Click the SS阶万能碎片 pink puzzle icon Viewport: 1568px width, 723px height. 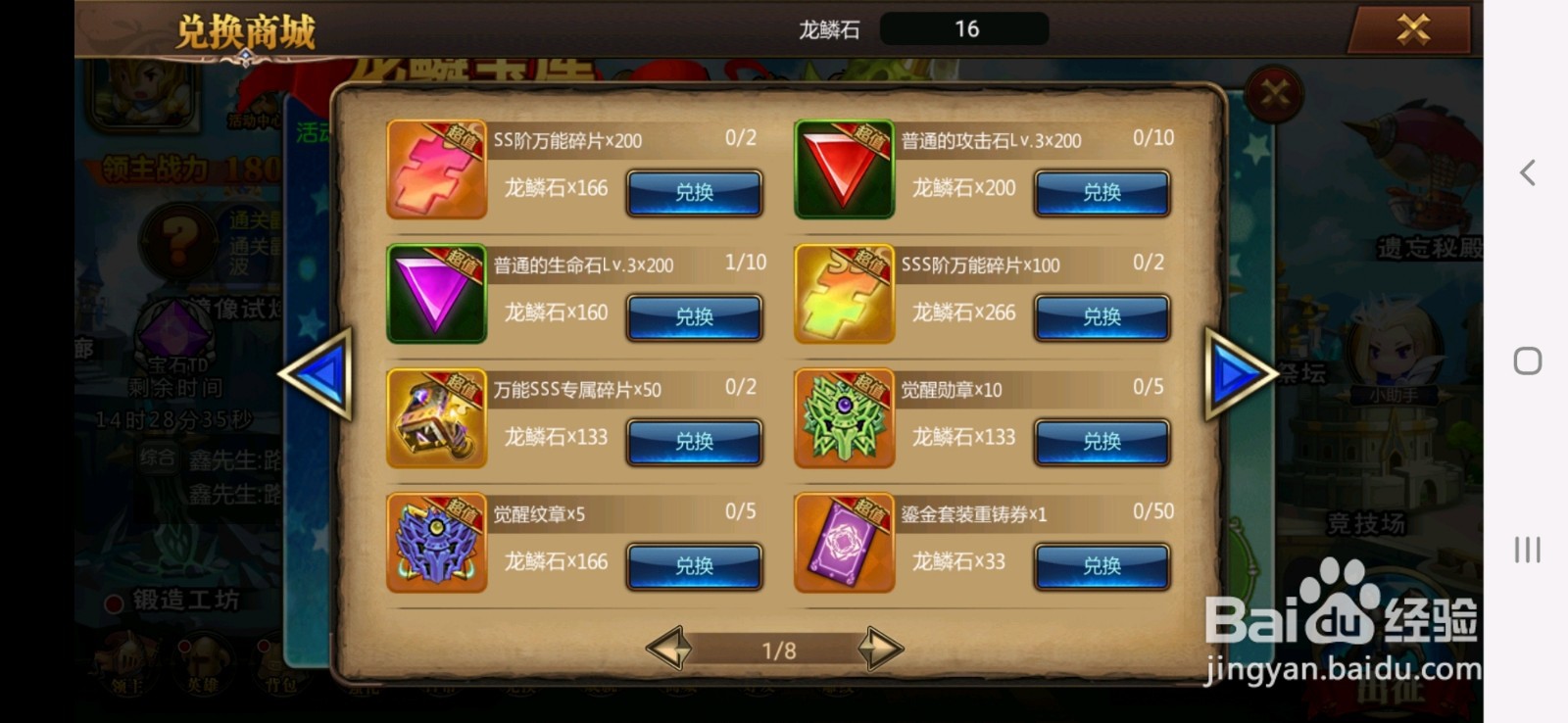coord(436,169)
